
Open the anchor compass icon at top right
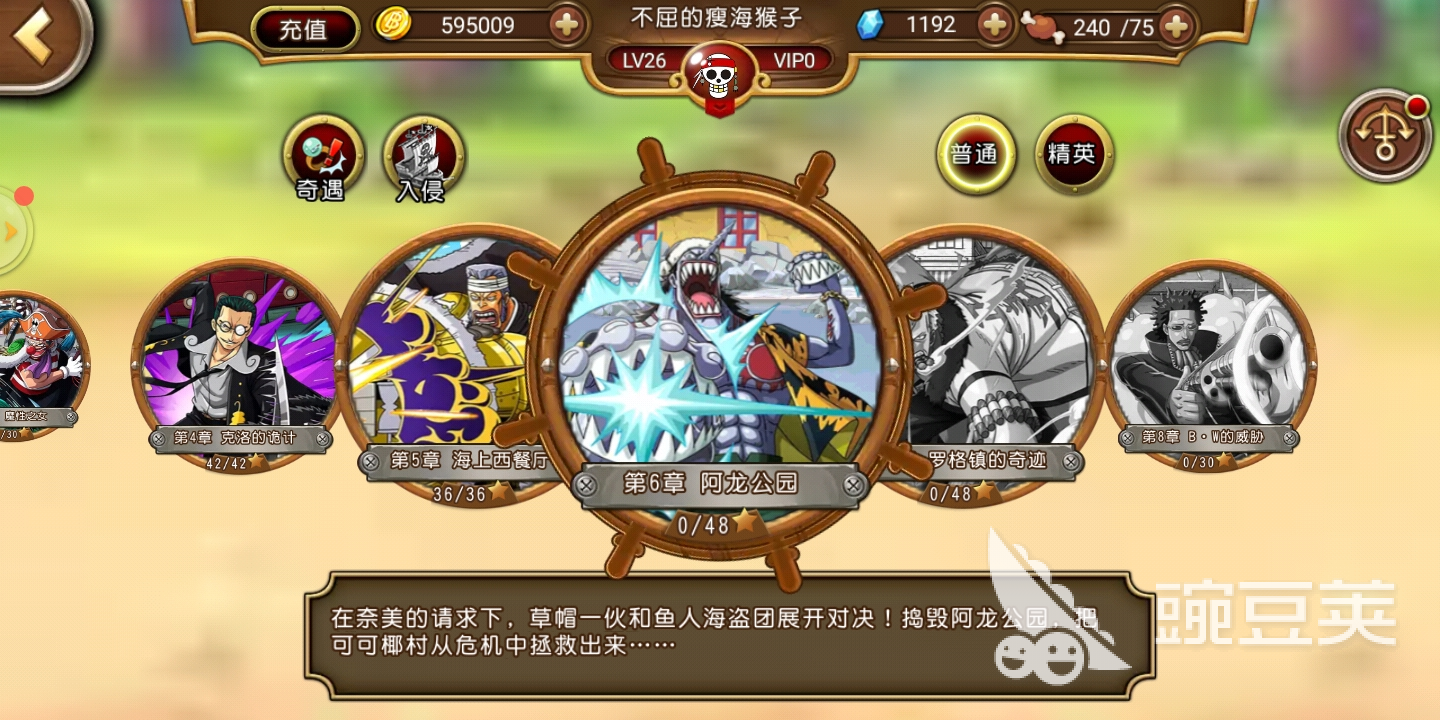[1384, 137]
